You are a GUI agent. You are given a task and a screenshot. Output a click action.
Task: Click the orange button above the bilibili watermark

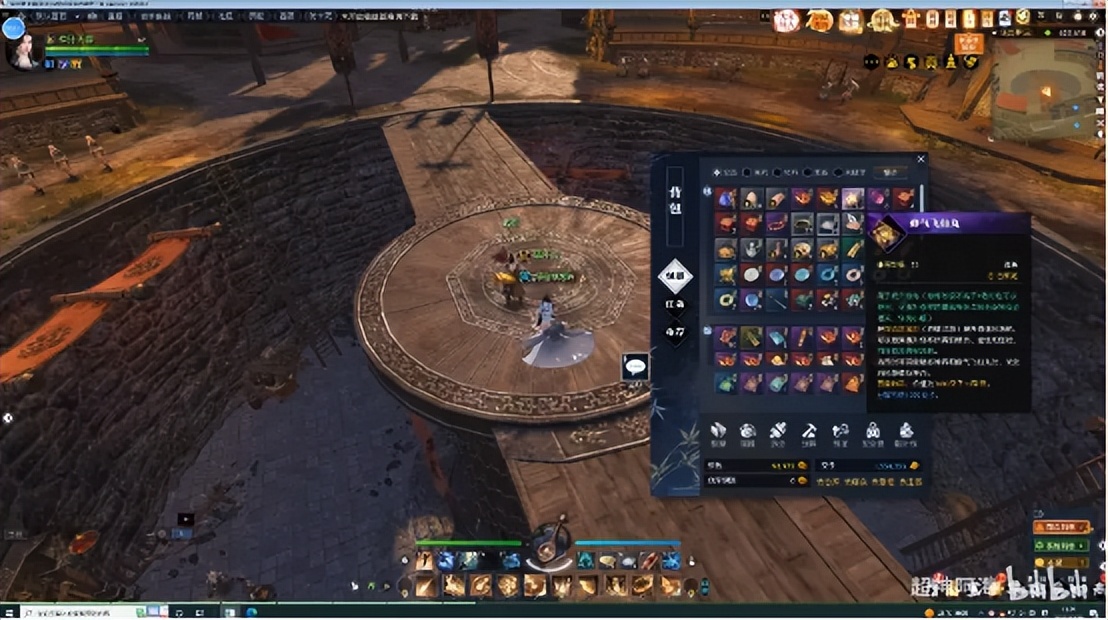pos(1061,527)
